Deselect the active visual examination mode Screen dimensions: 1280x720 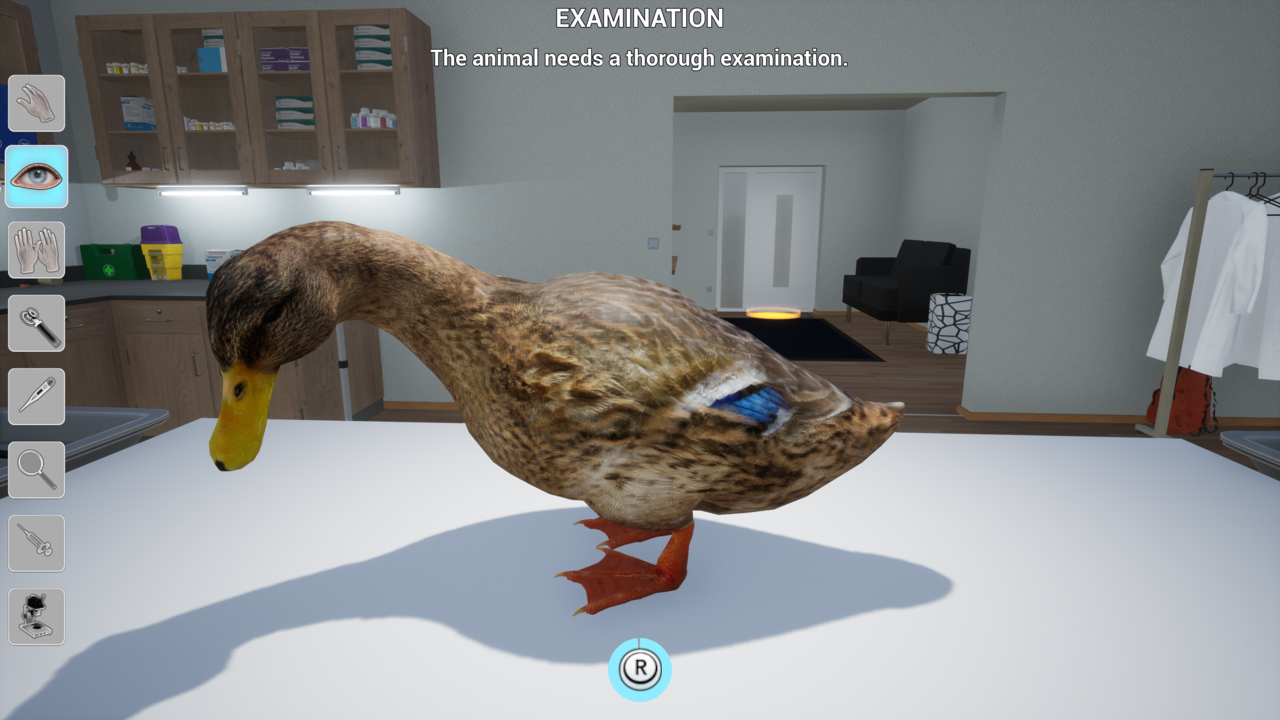[x=37, y=176]
